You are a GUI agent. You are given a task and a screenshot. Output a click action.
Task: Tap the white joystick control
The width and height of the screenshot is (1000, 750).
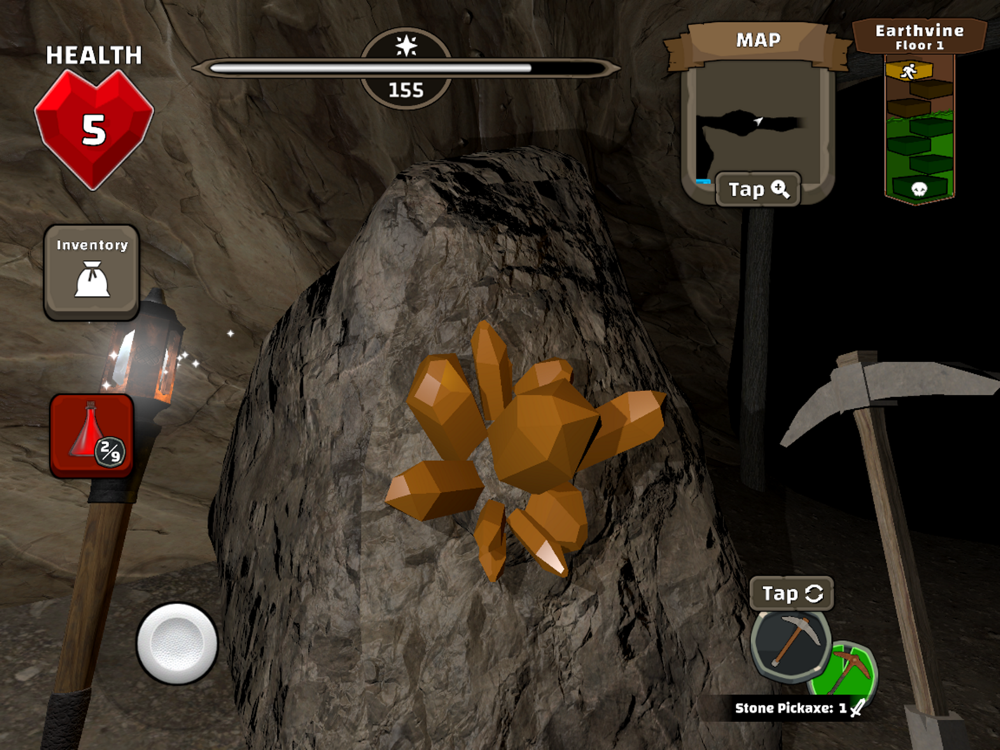tap(177, 643)
